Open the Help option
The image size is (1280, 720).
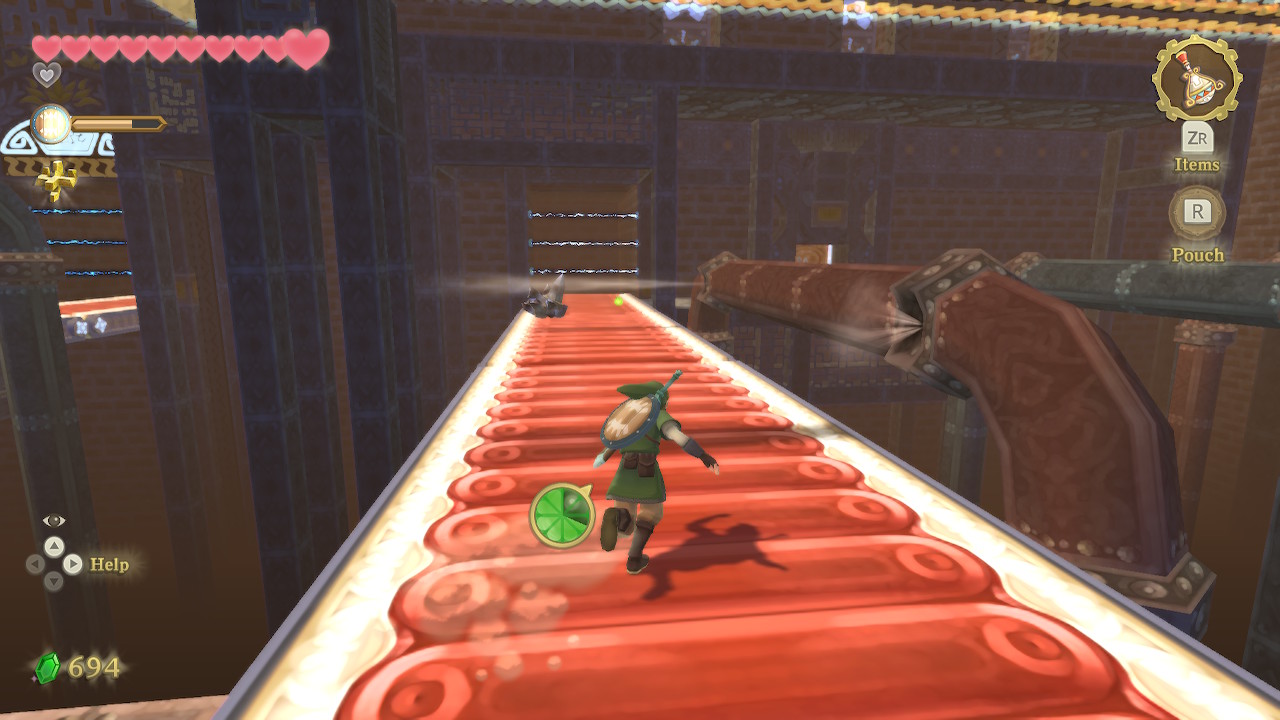109,564
